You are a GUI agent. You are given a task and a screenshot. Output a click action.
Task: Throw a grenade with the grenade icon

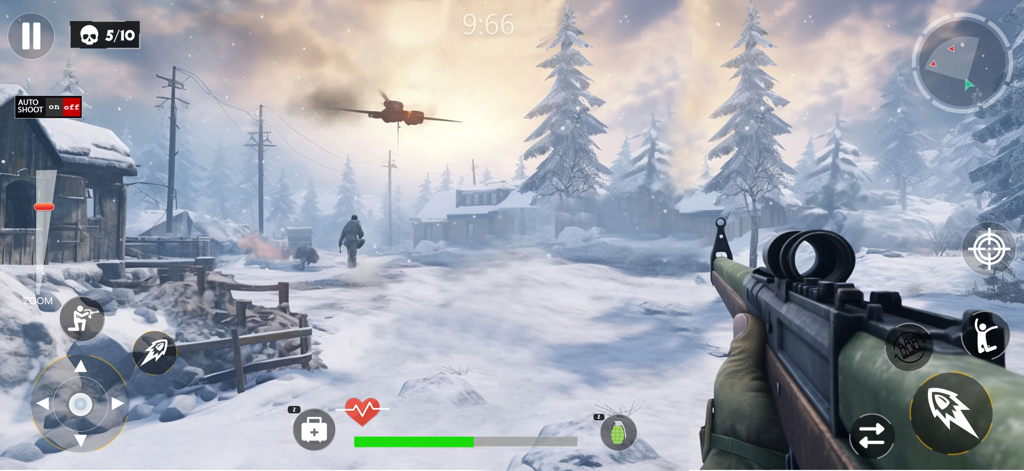pyautogui.click(x=618, y=432)
